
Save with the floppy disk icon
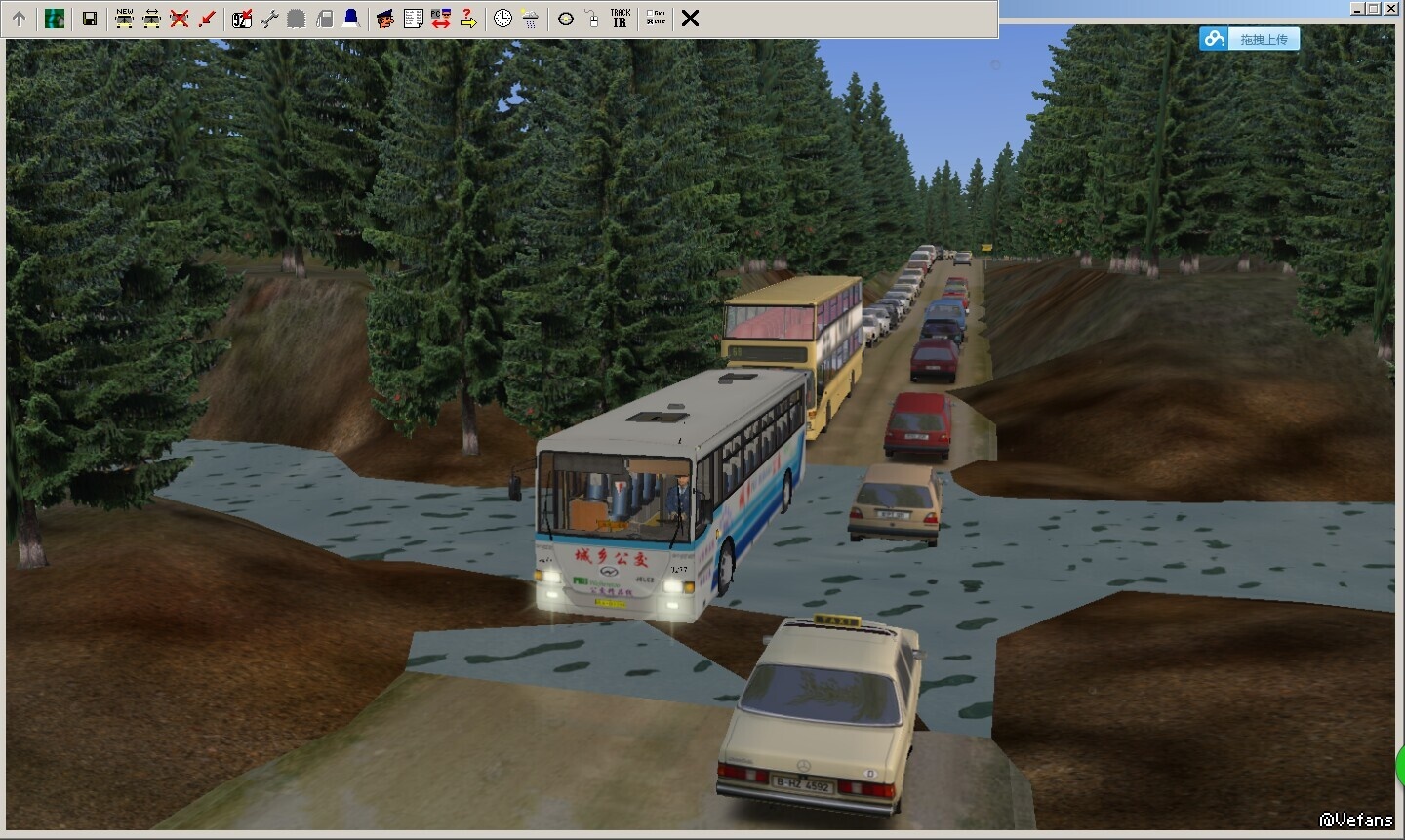90,19
